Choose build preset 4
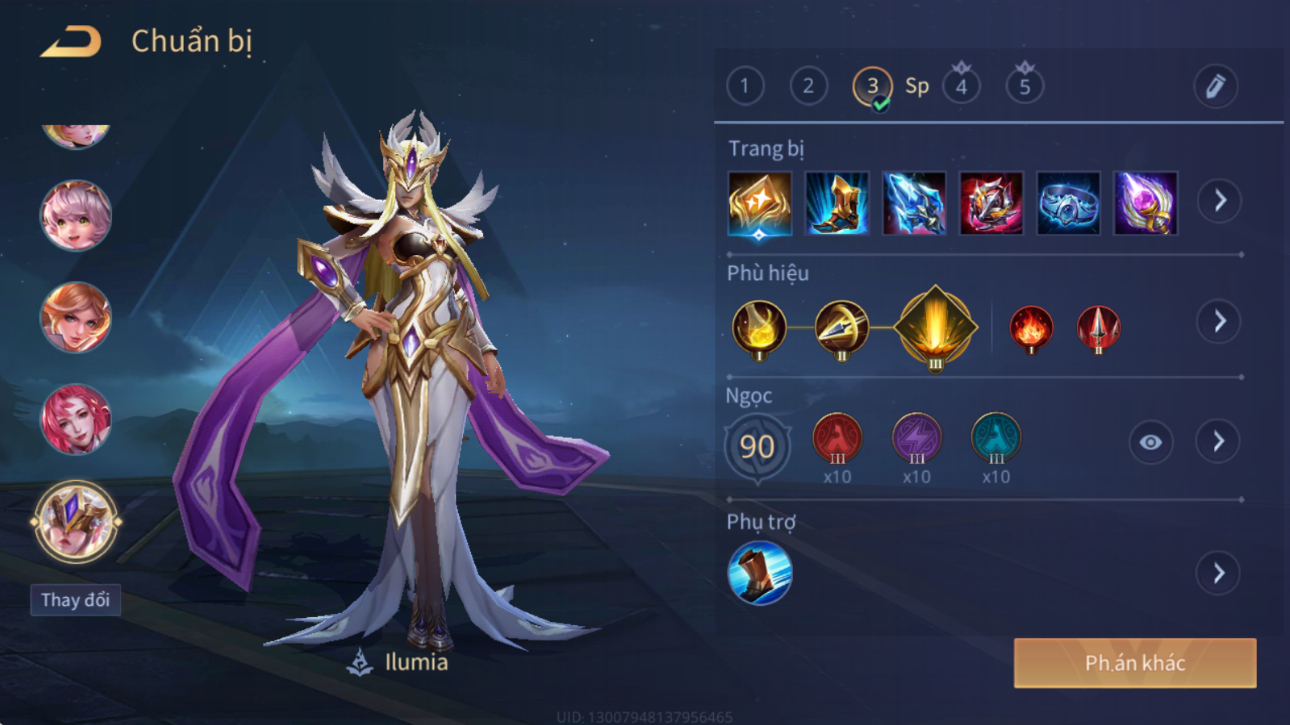The width and height of the screenshot is (1290, 725). 961,86
